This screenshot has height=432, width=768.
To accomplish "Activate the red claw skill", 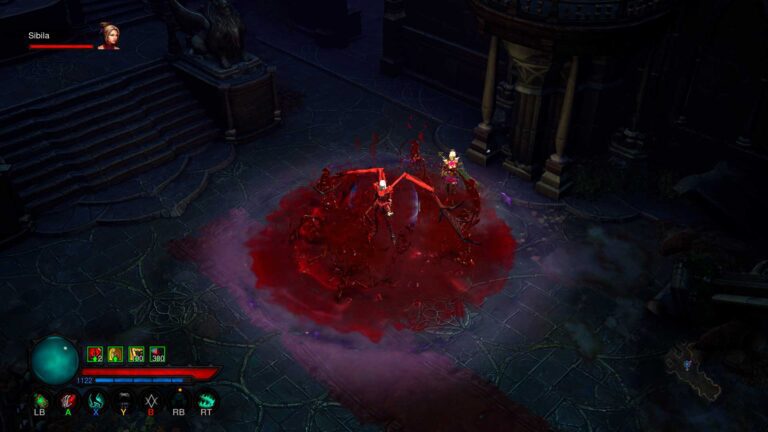I will pyautogui.click(x=68, y=400).
